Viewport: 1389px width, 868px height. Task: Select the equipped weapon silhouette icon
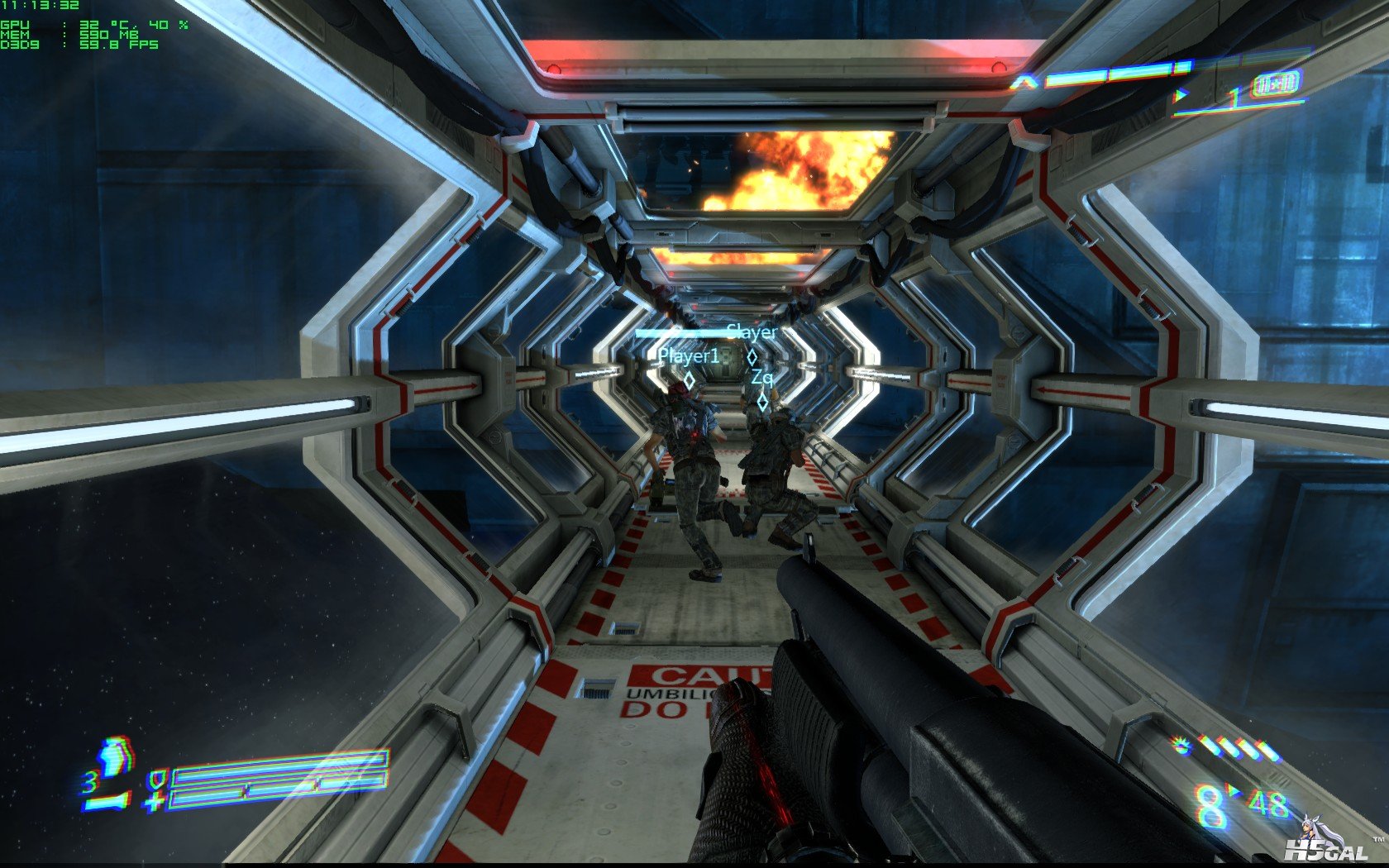tap(107, 801)
